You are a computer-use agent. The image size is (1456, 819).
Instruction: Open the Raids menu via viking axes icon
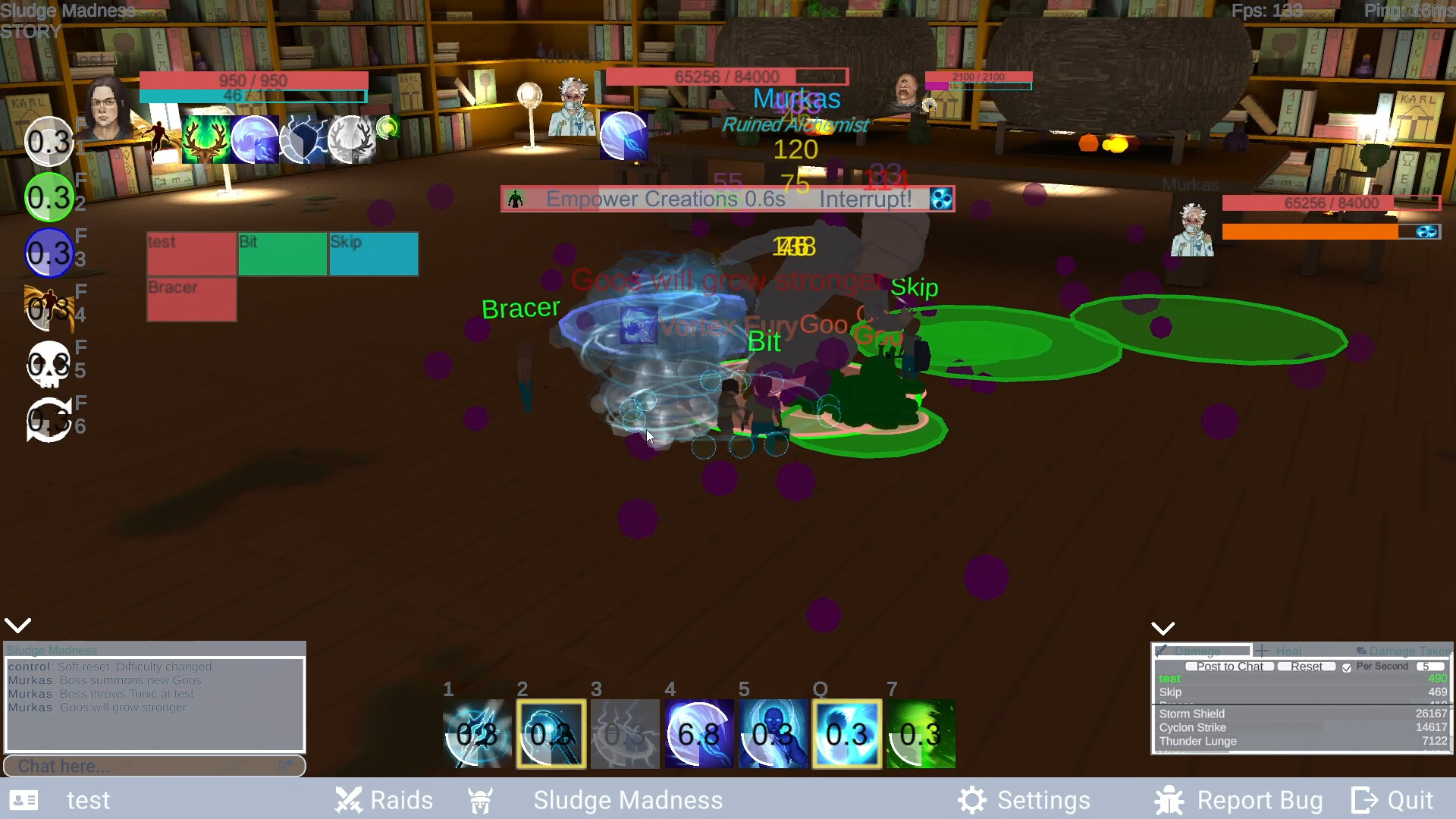tap(349, 800)
